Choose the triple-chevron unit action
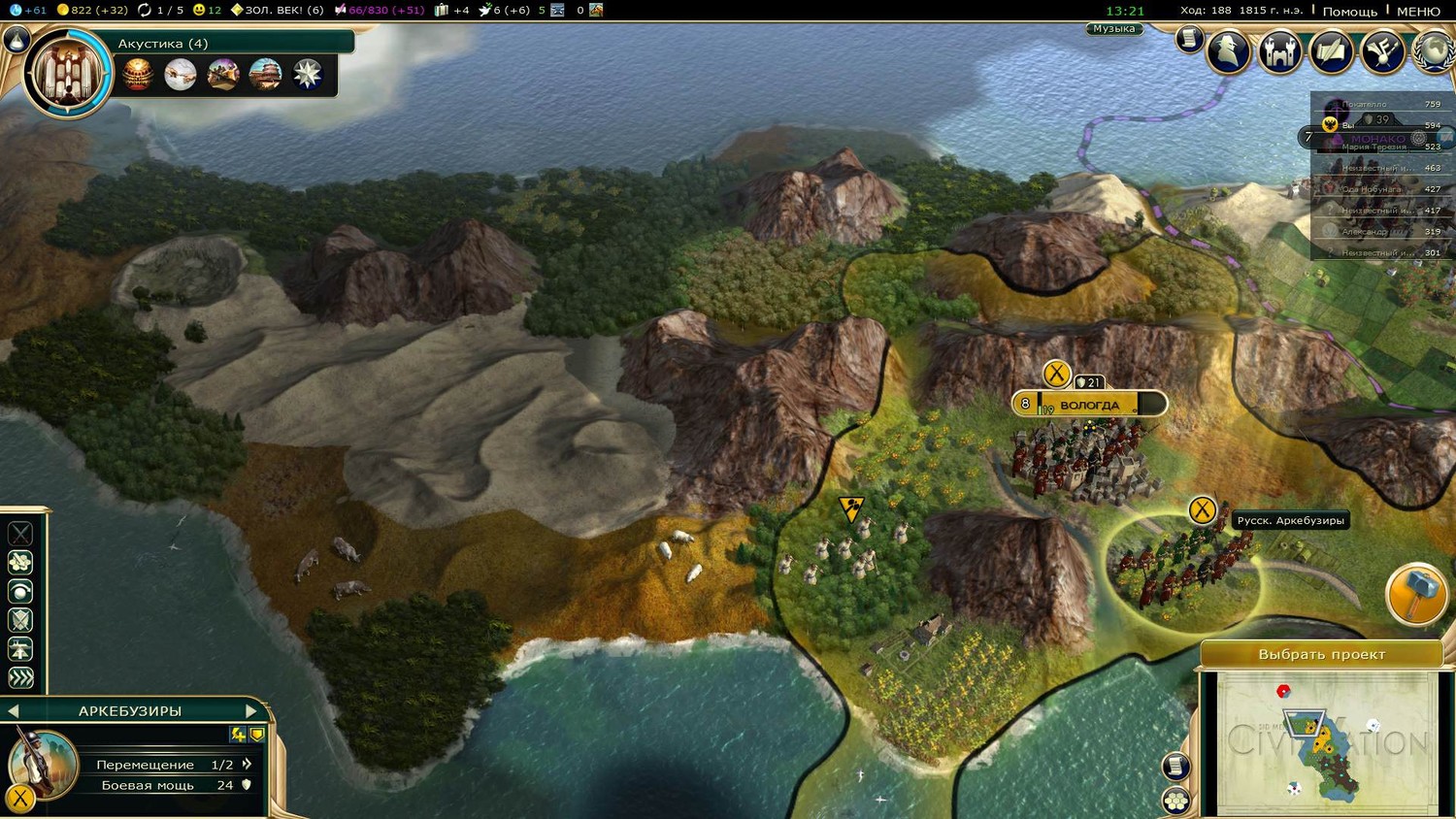Viewport: 1456px width, 819px height. [20, 677]
